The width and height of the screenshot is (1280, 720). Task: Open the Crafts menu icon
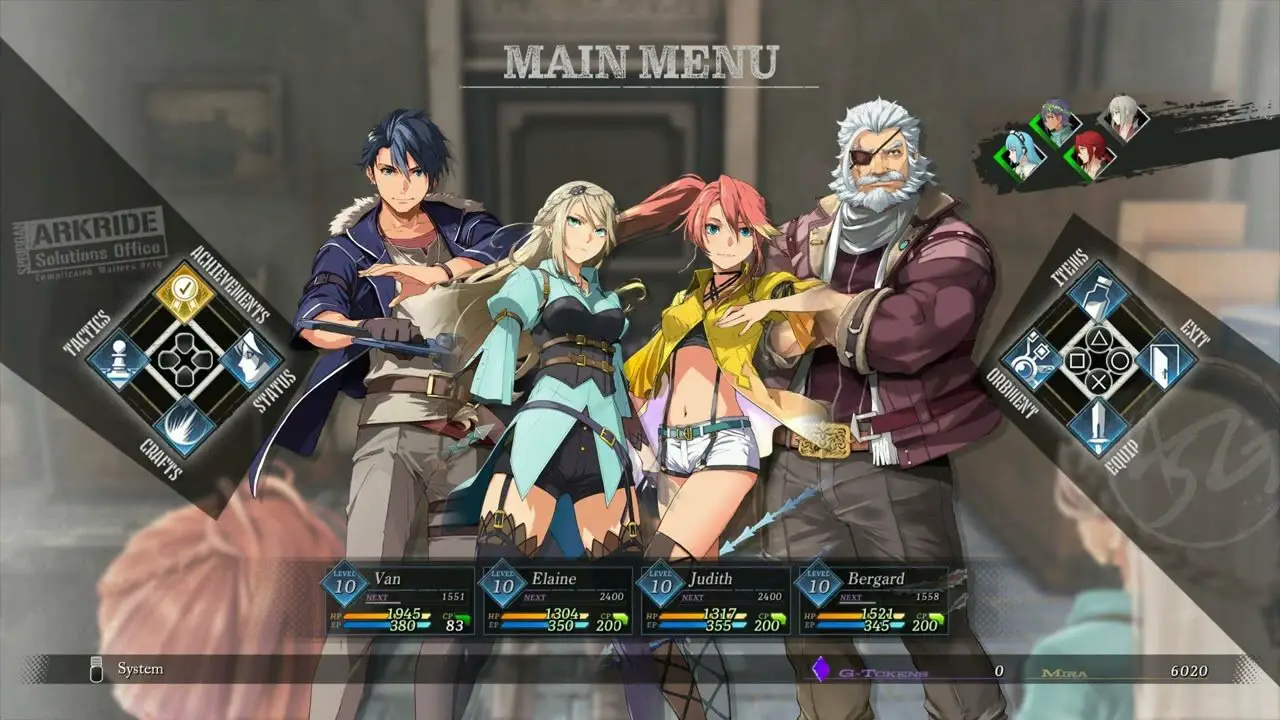(x=185, y=425)
